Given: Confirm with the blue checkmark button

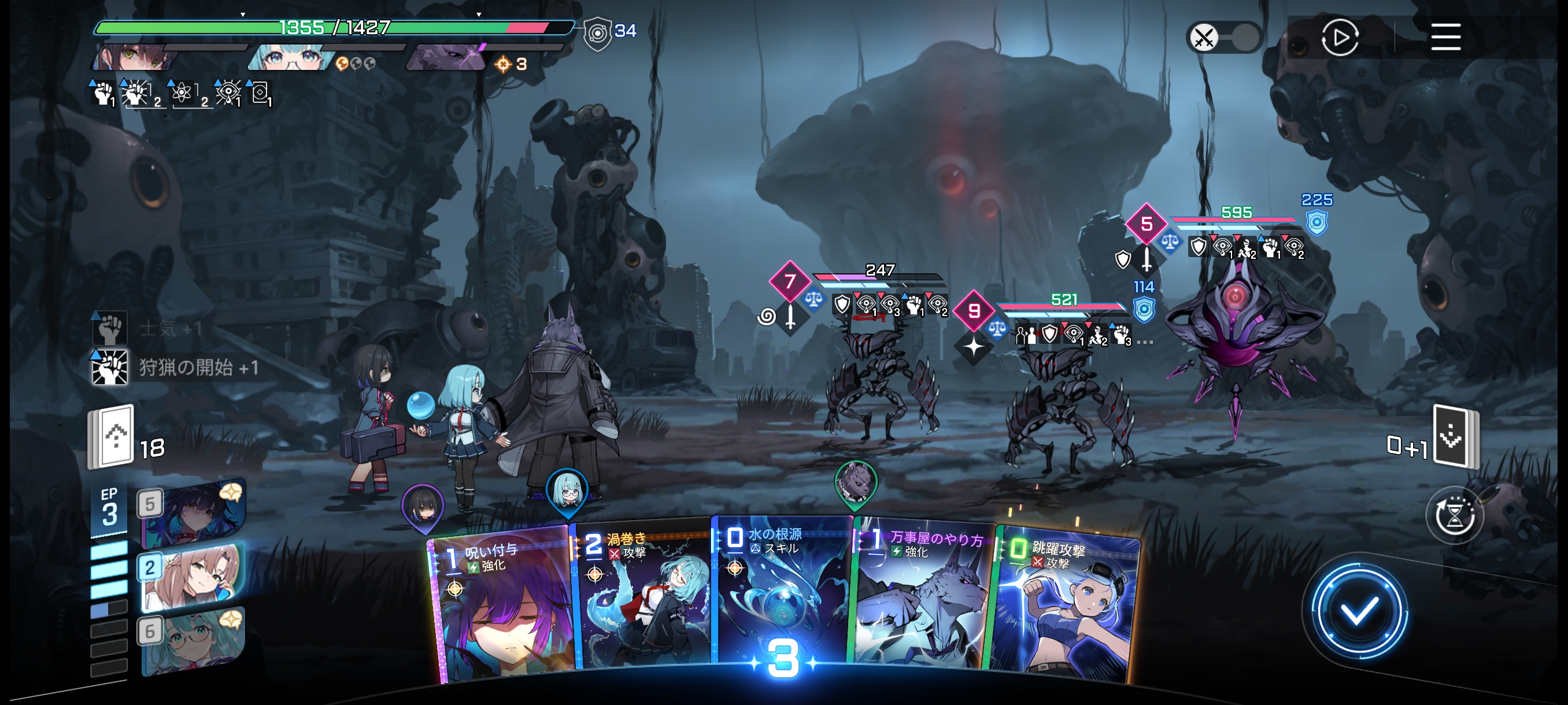Looking at the screenshot, I should pos(1358,610).
